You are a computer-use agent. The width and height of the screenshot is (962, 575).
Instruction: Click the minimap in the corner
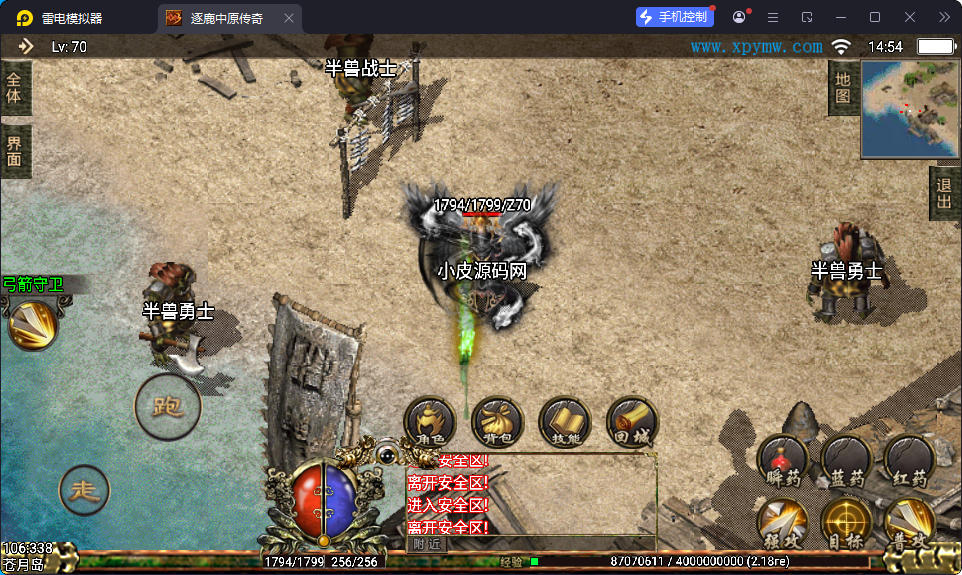909,109
